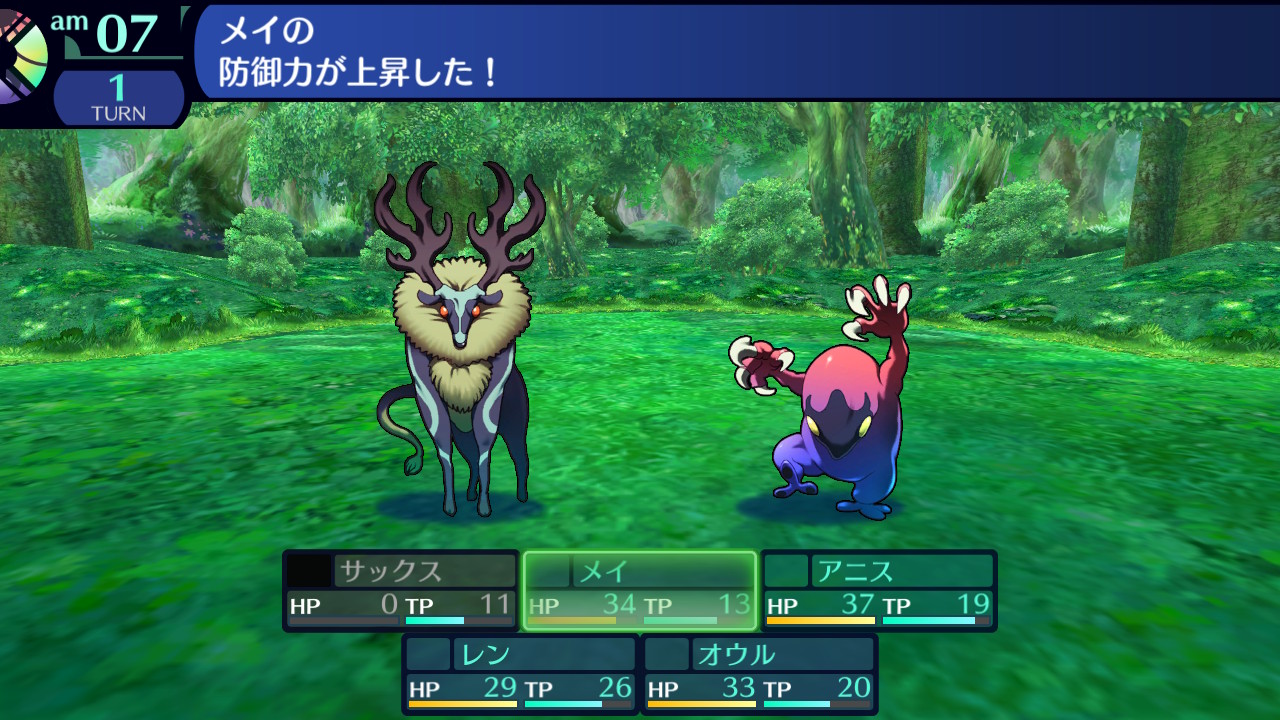The height and width of the screenshot is (720, 1280).
Task: Select アニス in the party row
Action: click(879, 590)
